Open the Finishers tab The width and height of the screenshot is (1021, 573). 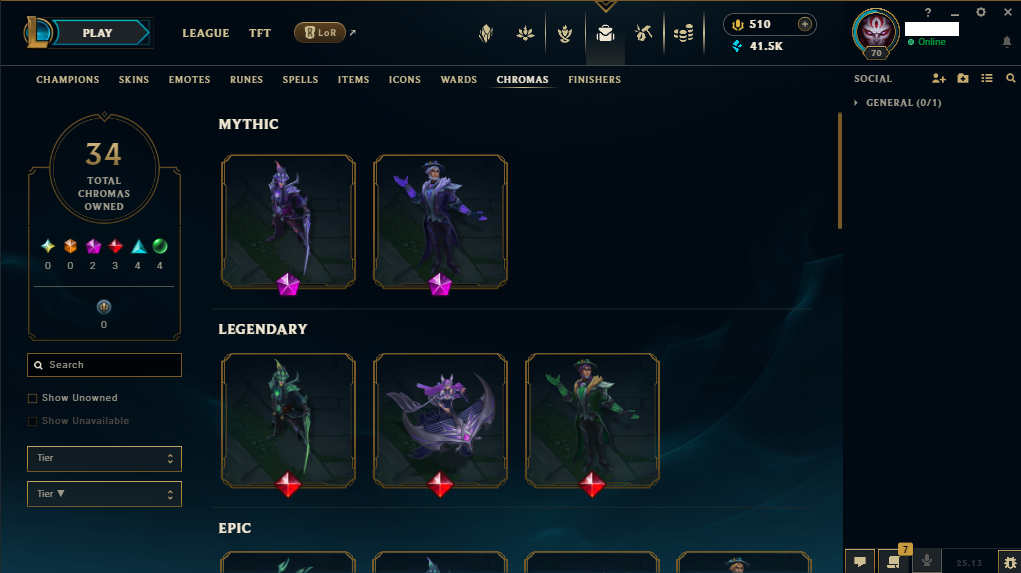594,80
